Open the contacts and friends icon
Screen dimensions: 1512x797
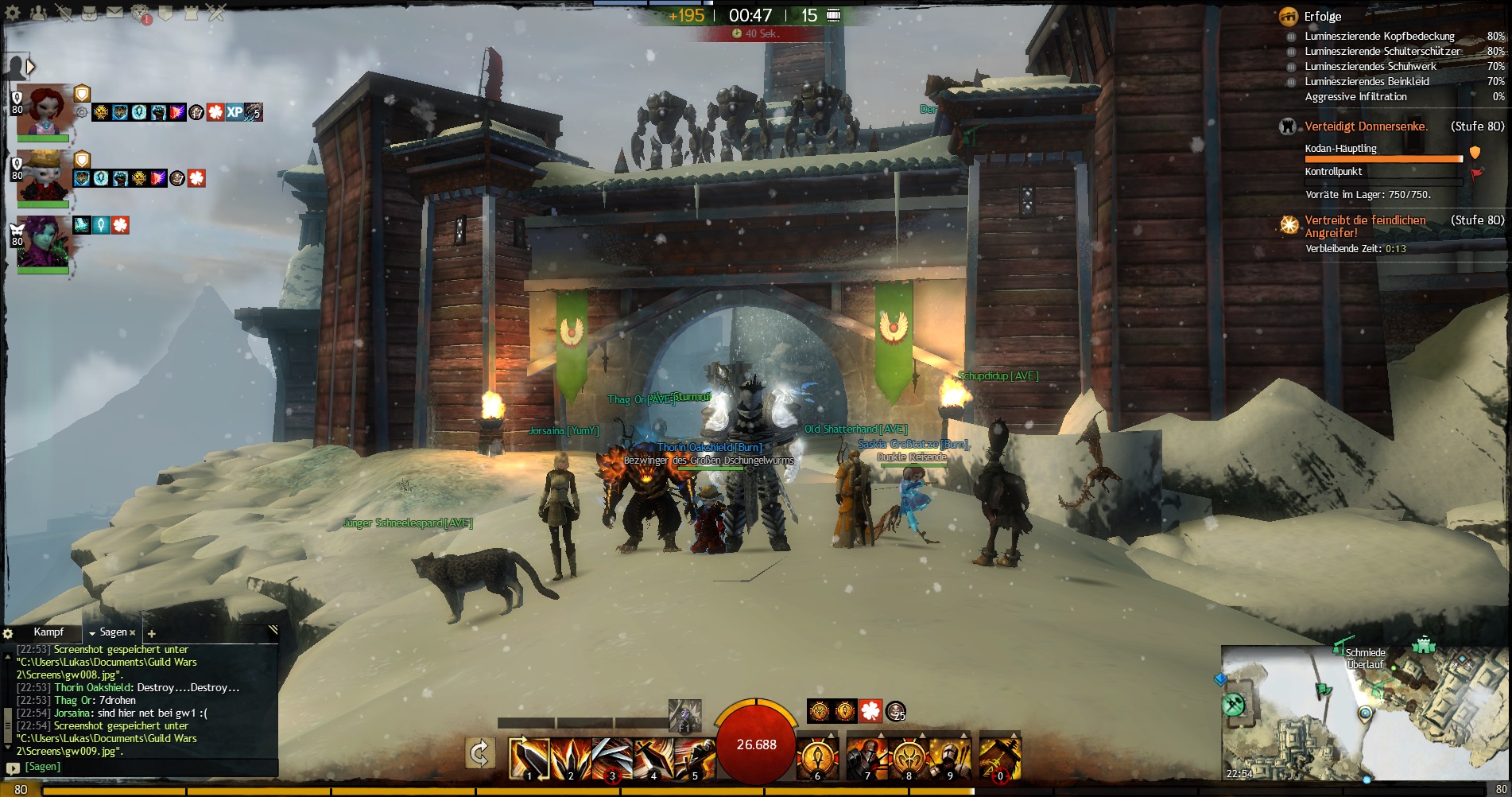[38, 13]
